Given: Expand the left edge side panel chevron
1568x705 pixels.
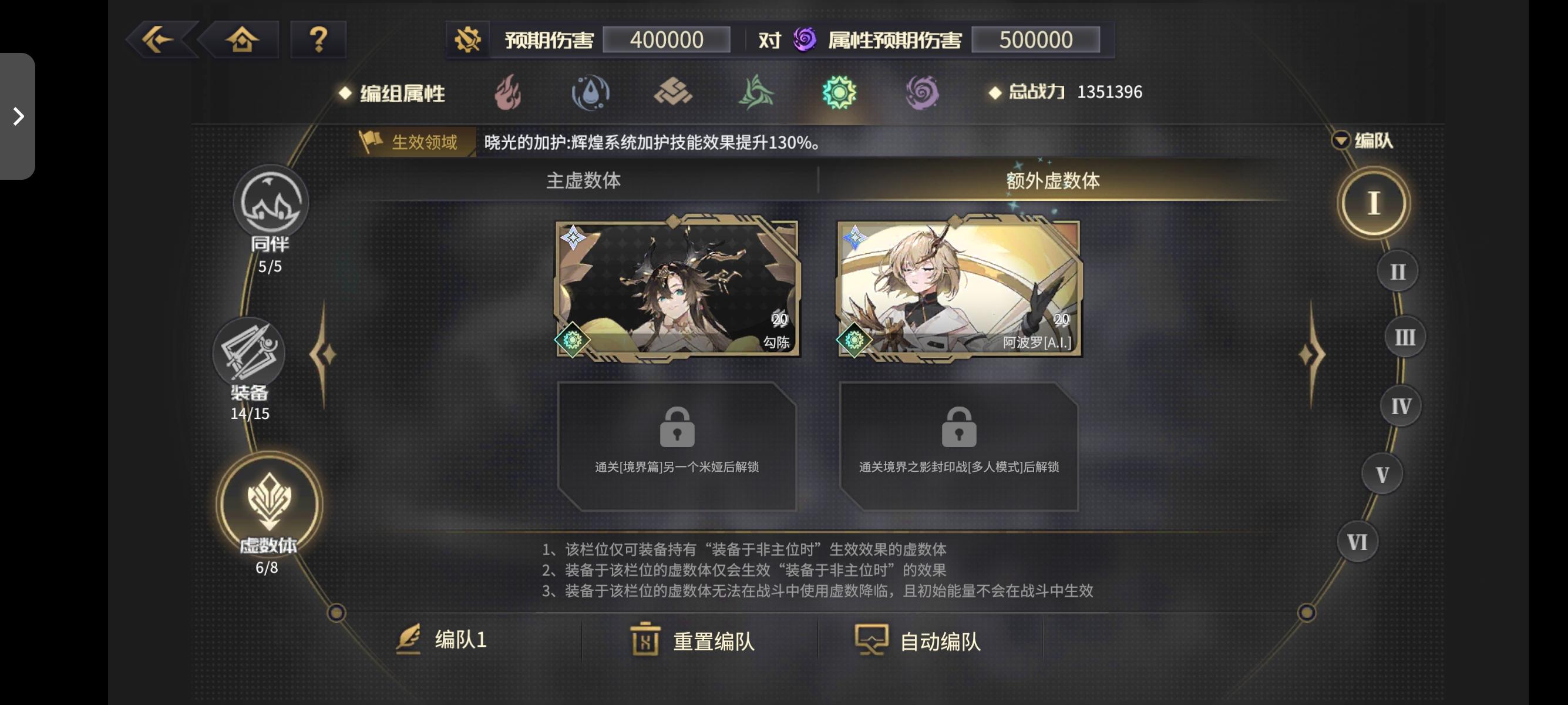Looking at the screenshot, I should click(17, 116).
